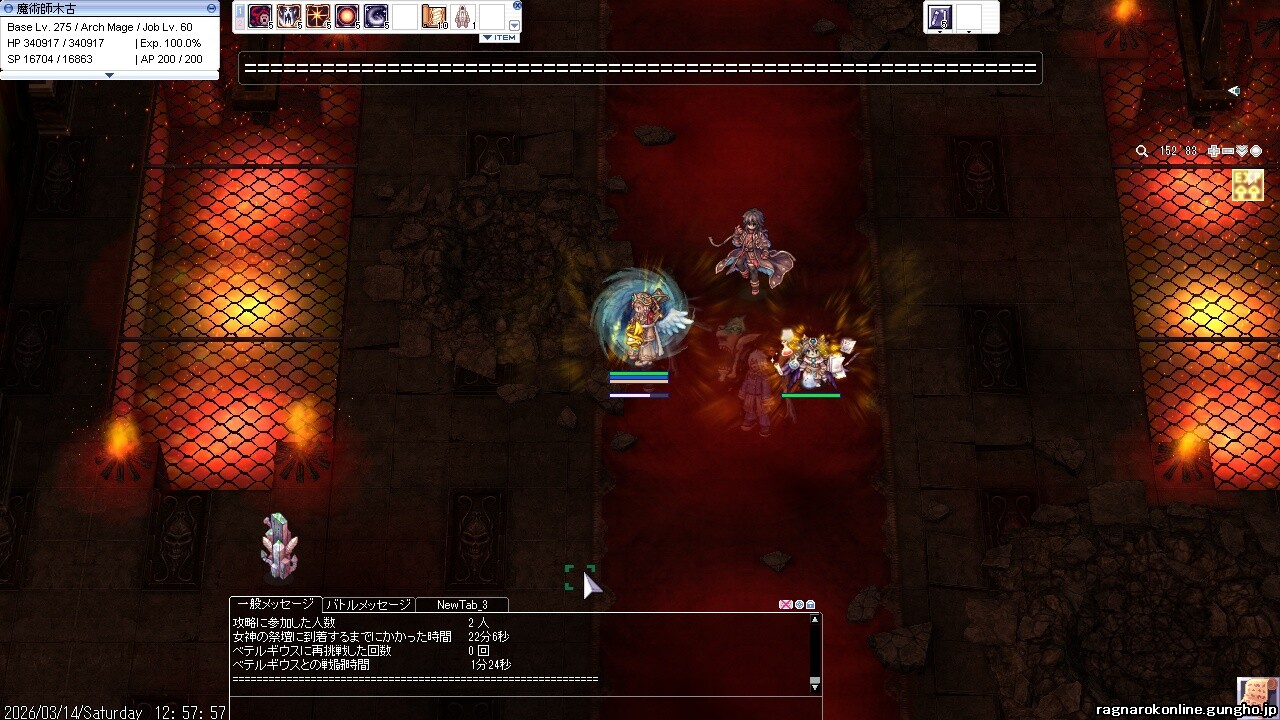Screen dimensions: 1280x720
Task: Select the 一般メッセージ chat tab
Action: [275, 605]
